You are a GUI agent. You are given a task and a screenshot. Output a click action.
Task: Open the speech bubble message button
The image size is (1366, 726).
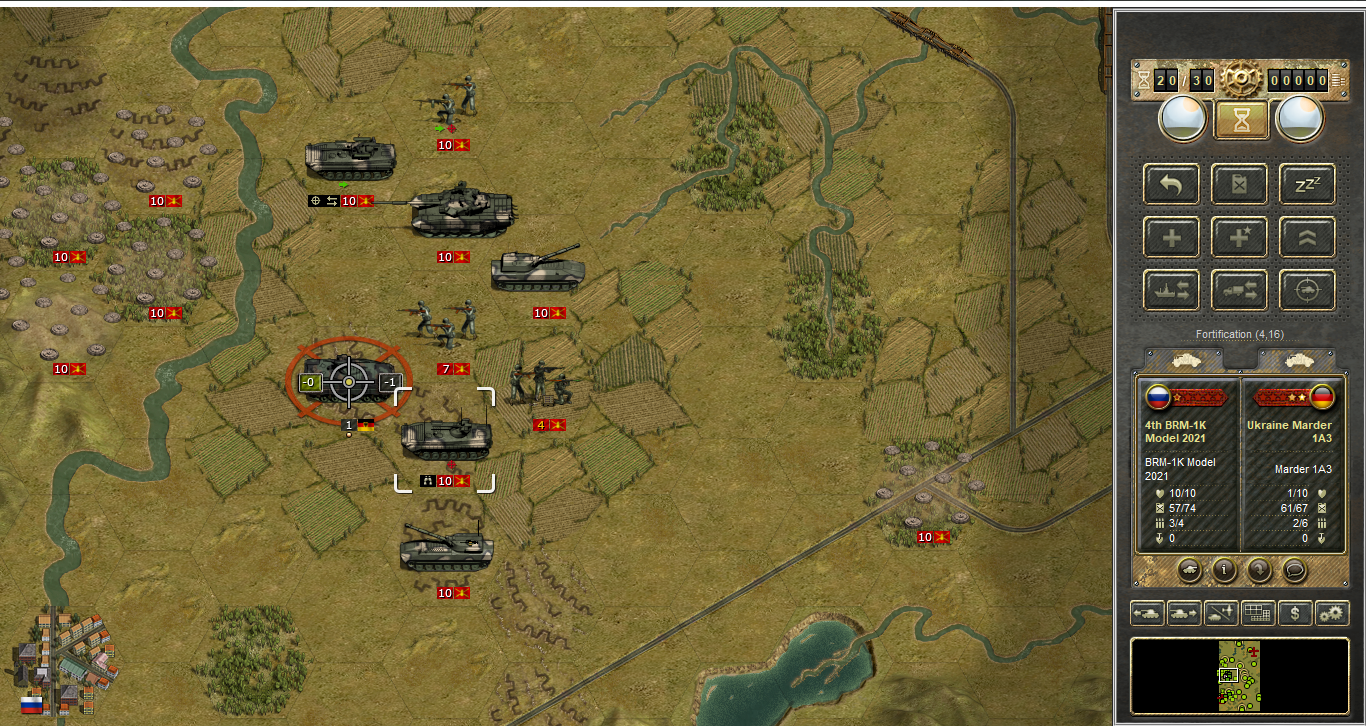tap(1294, 570)
